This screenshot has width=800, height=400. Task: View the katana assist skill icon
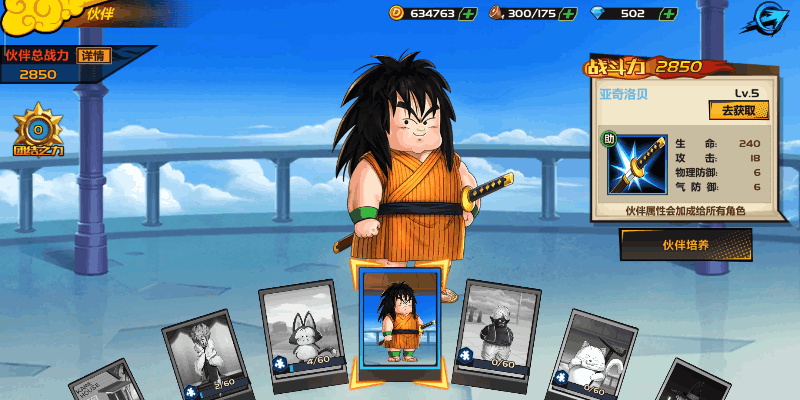click(x=635, y=165)
